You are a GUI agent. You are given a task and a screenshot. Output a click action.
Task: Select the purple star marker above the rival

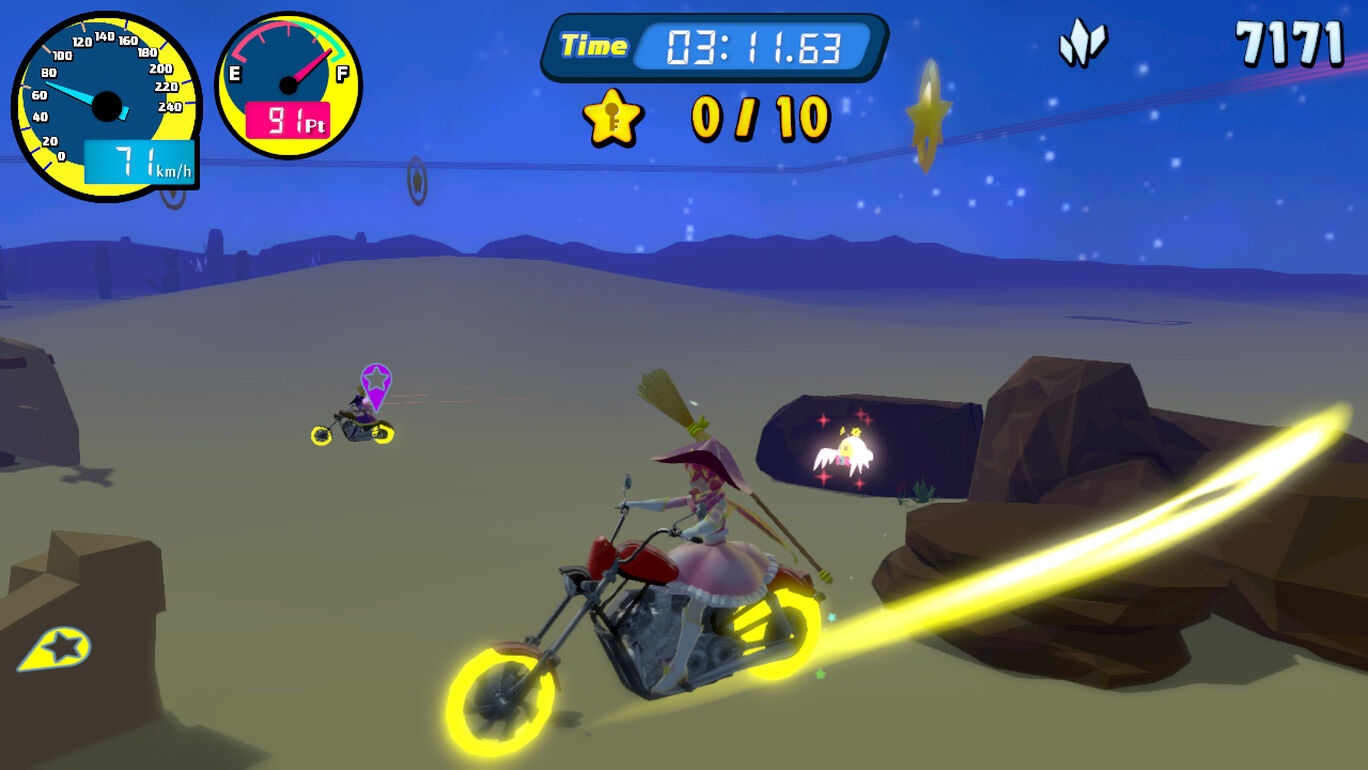(375, 382)
